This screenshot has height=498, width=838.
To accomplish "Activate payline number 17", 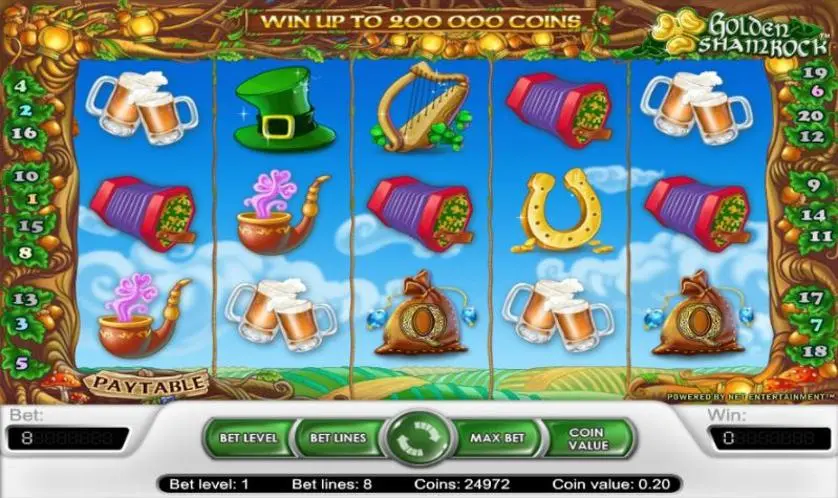I will pos(813,296).
